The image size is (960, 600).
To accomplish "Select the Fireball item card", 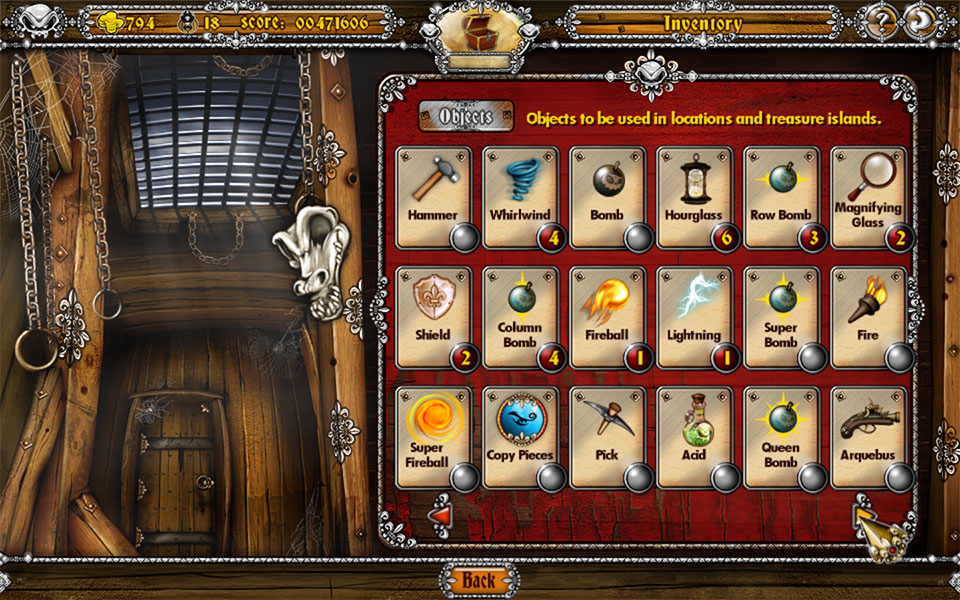I will [x=607, y=317].
